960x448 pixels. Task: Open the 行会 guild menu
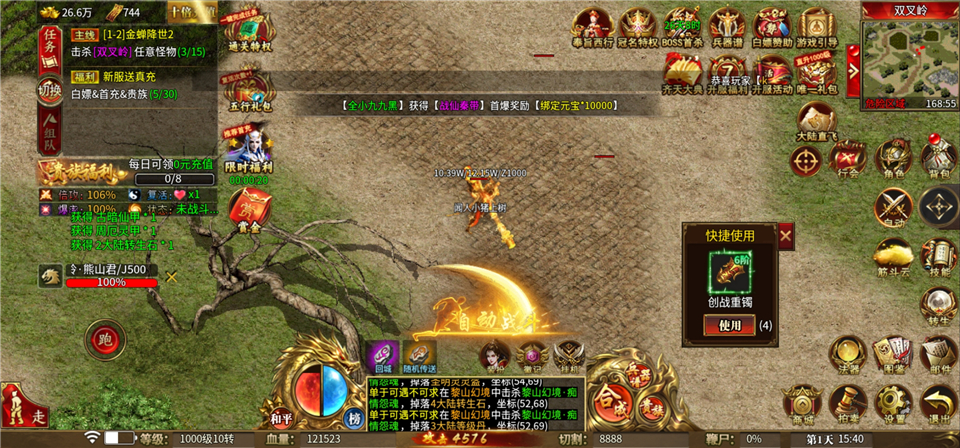pyautogui.click(x=848, y=160)
